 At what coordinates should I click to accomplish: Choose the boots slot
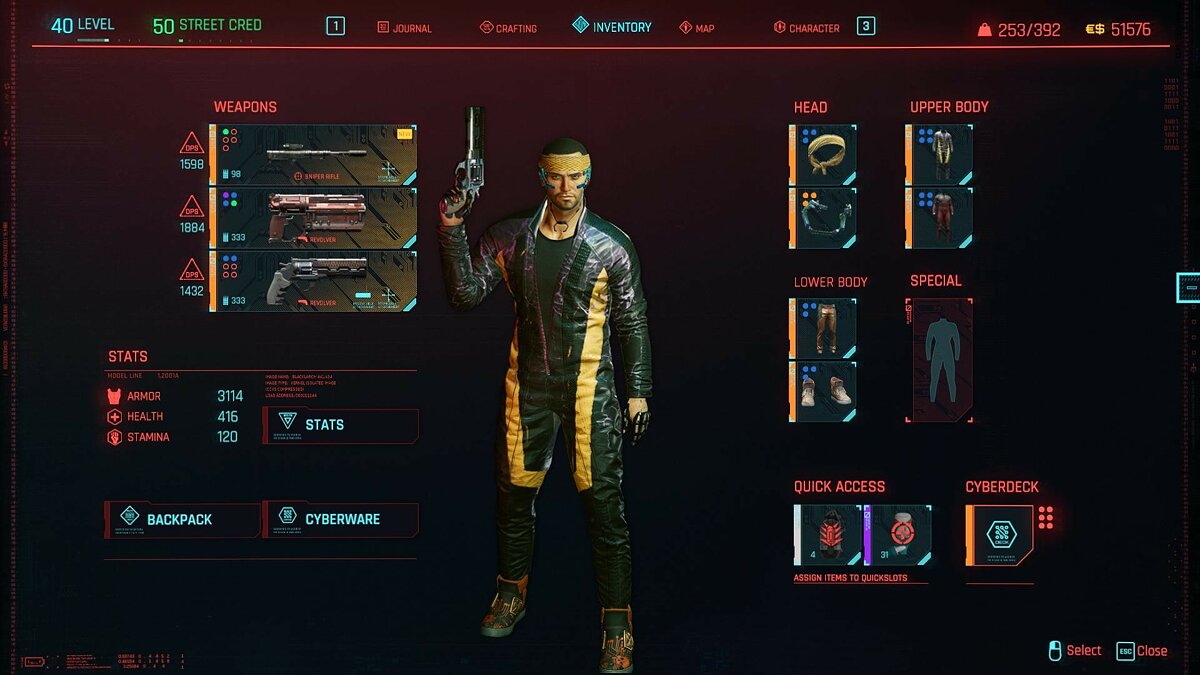pos(825,391)
